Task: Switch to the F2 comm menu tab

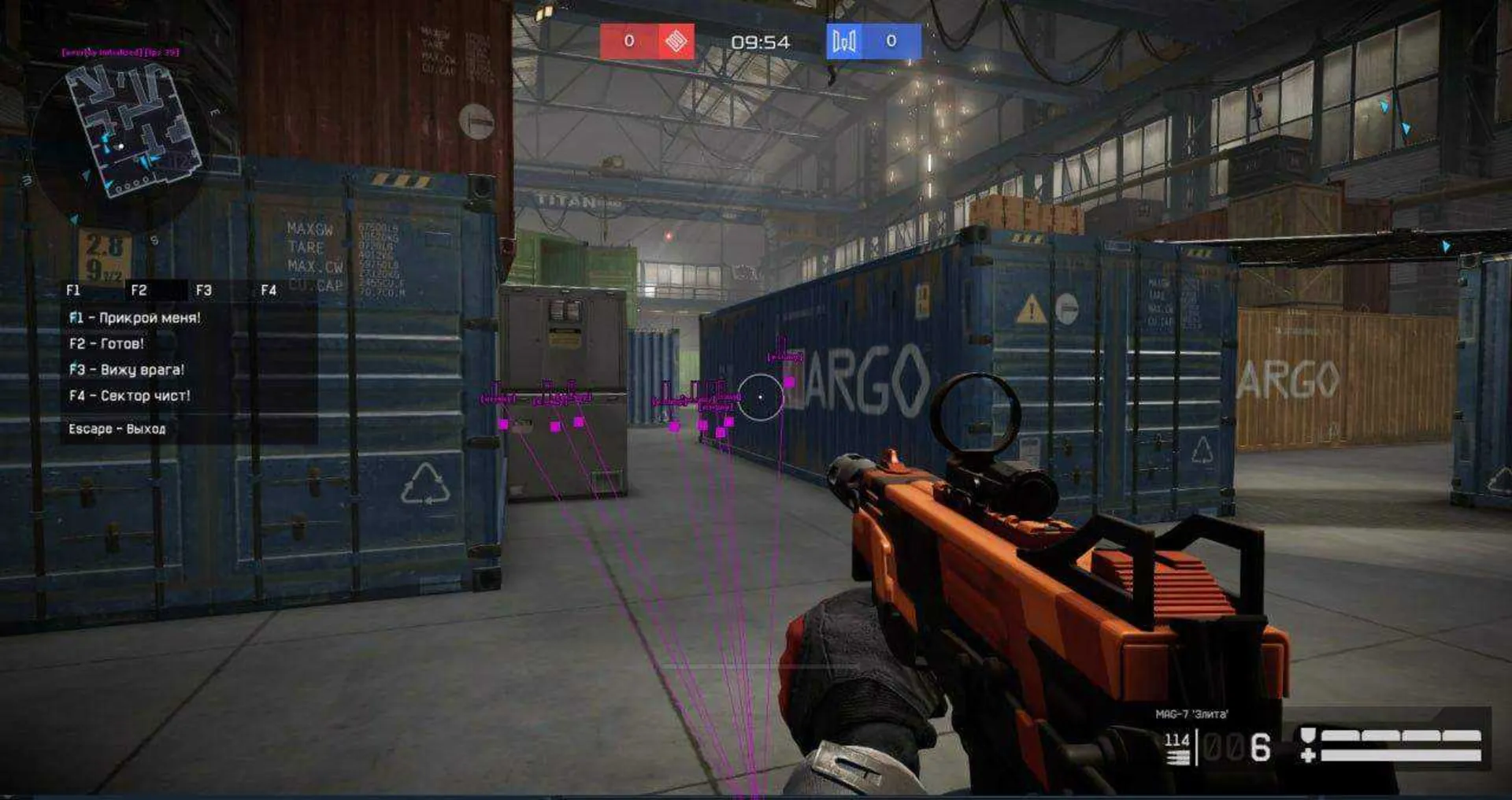Action: click(x=138, y=290)
